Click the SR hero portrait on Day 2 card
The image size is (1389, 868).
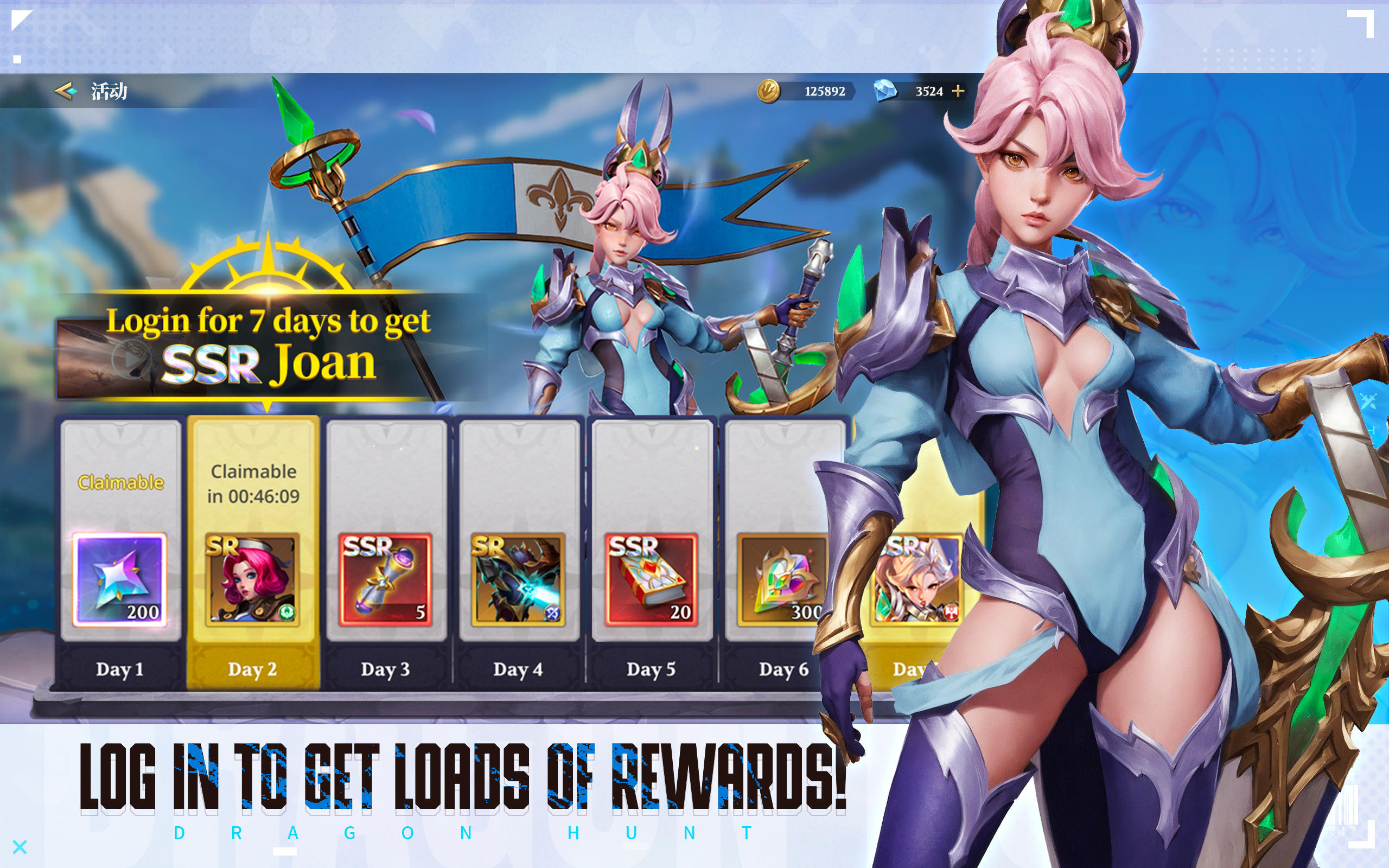pyautogui.click(x=252, y=581)
